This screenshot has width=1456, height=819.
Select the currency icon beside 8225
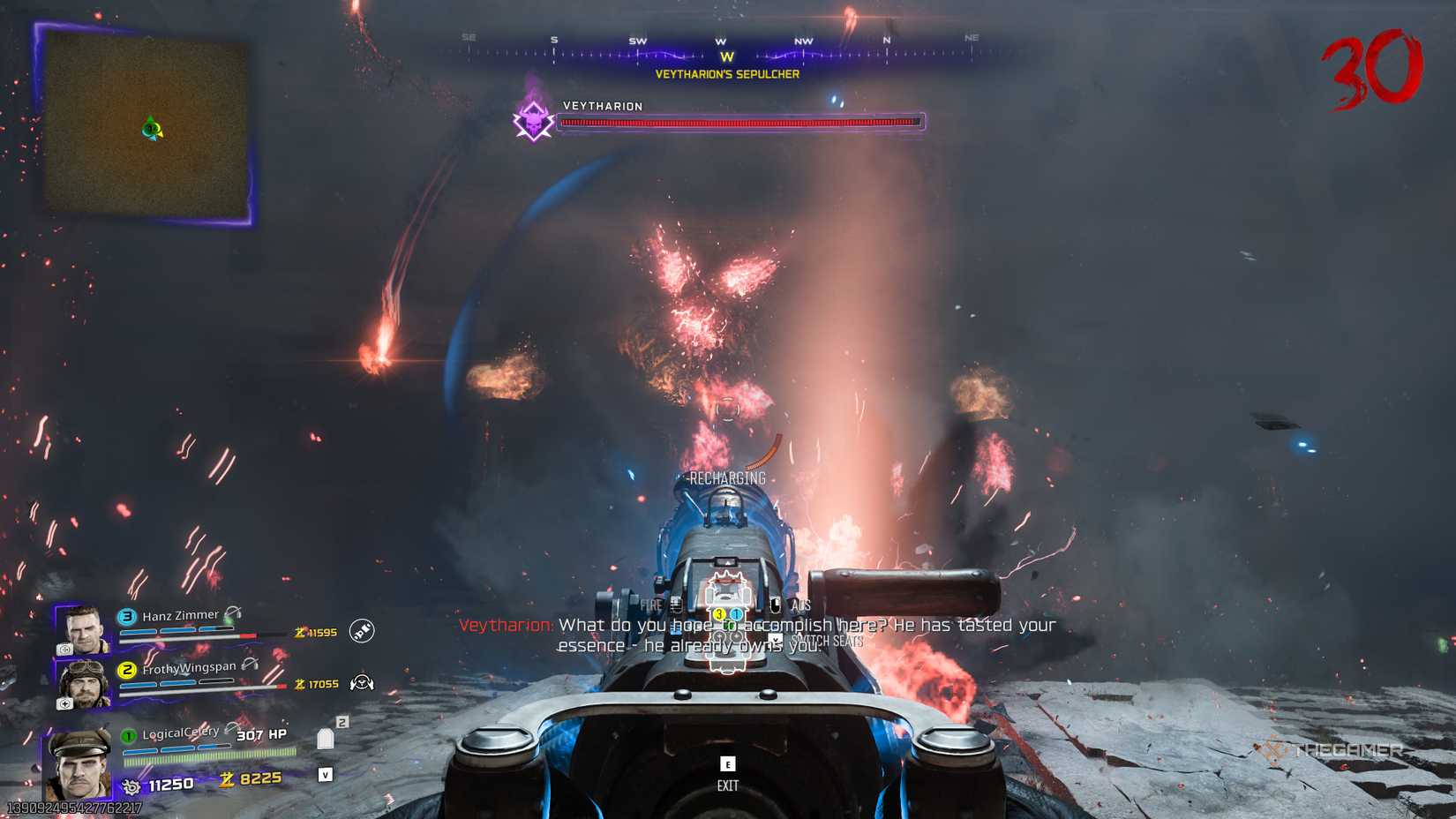228,779
